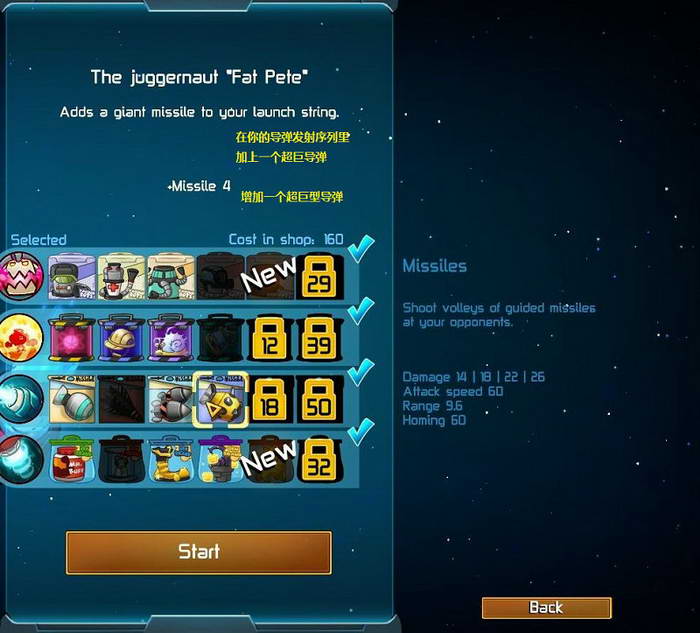Pick the purple-lidded gold coins jar
700x633 pixels.
pyautogui.click(x=221, y=458)
